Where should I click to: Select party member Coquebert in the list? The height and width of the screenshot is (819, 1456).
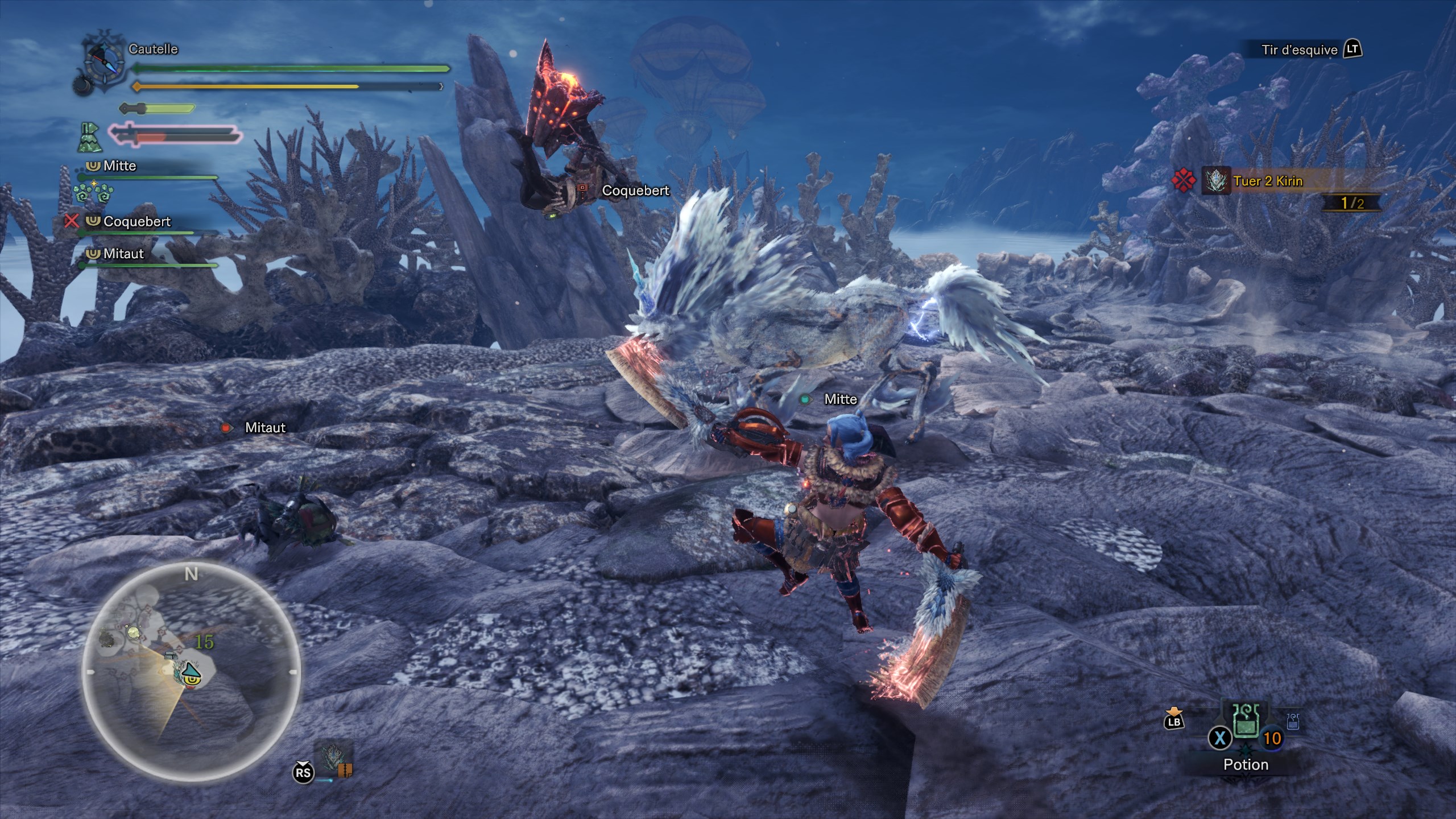coord(136,222)
